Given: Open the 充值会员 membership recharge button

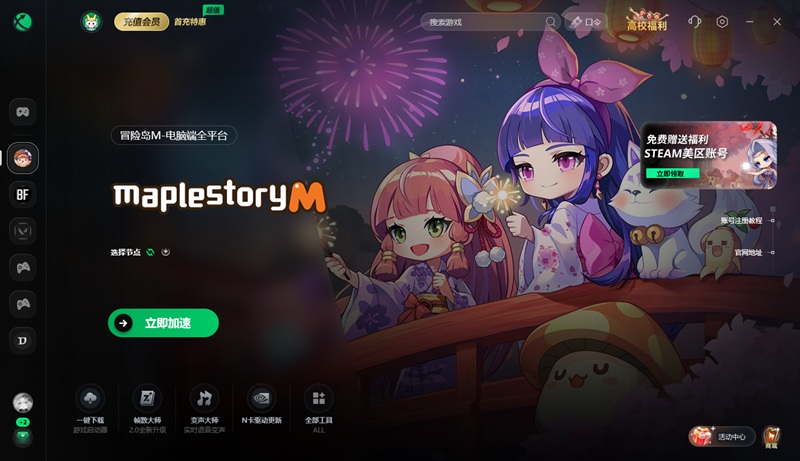Looking at the screenshot, I should coord(141,22).
